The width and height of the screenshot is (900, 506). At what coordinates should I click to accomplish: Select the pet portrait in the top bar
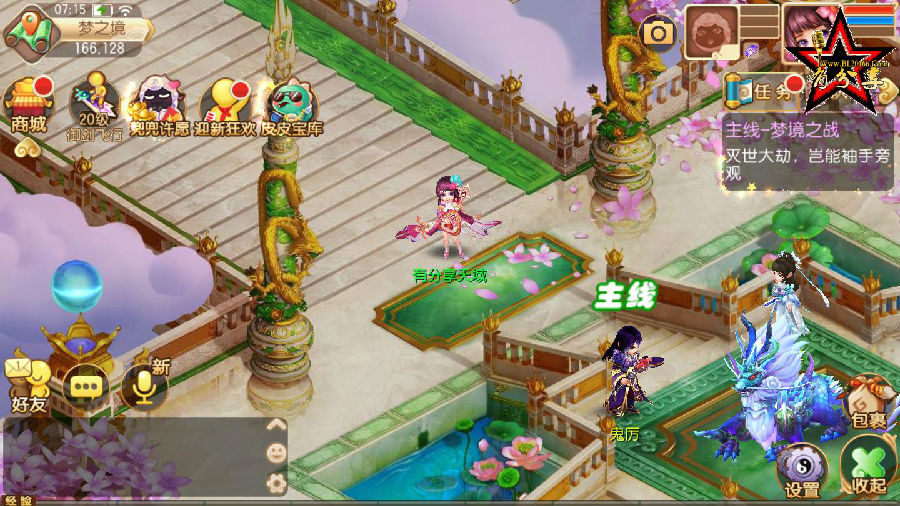click(711, 33)
